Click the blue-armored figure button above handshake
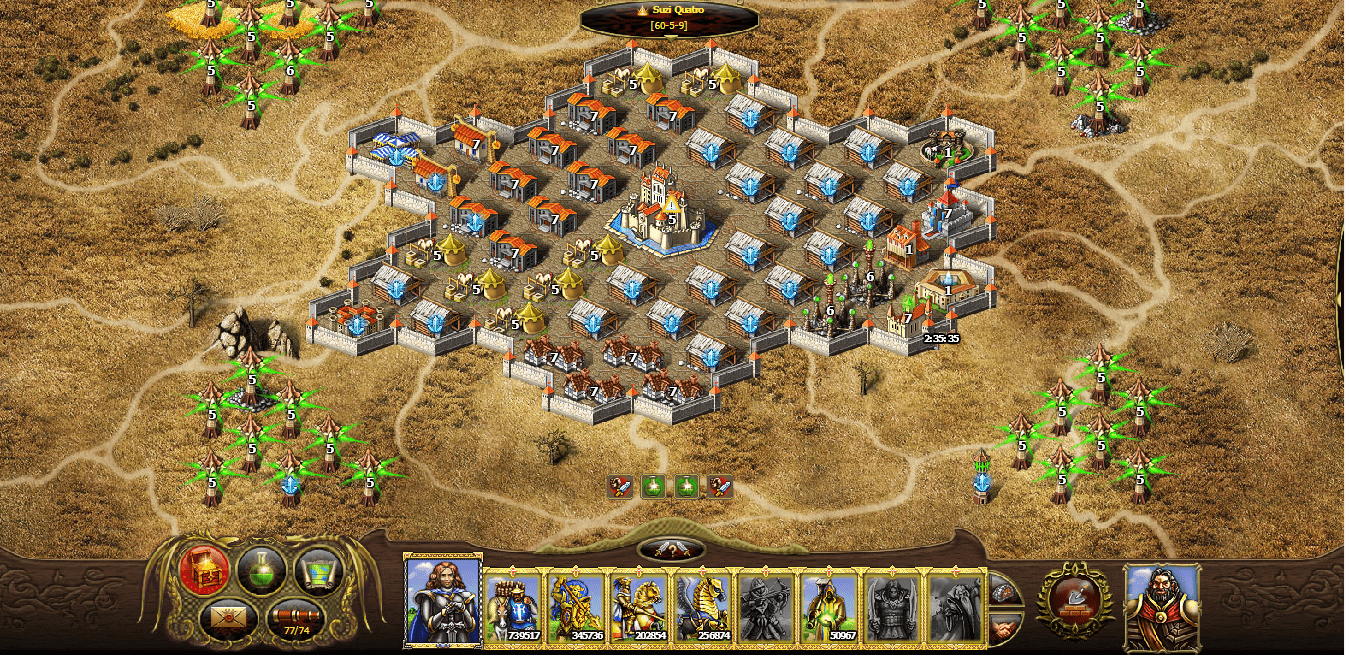The width and height of the screenshot is (1345, 655). point(1004,591)
